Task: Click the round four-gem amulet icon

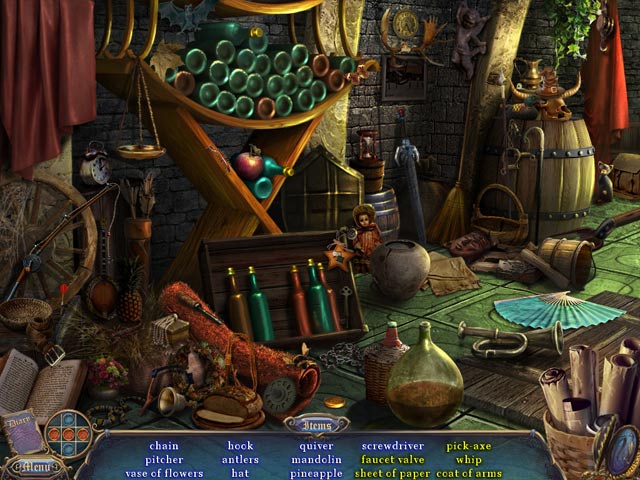Action: coord(68,433)
